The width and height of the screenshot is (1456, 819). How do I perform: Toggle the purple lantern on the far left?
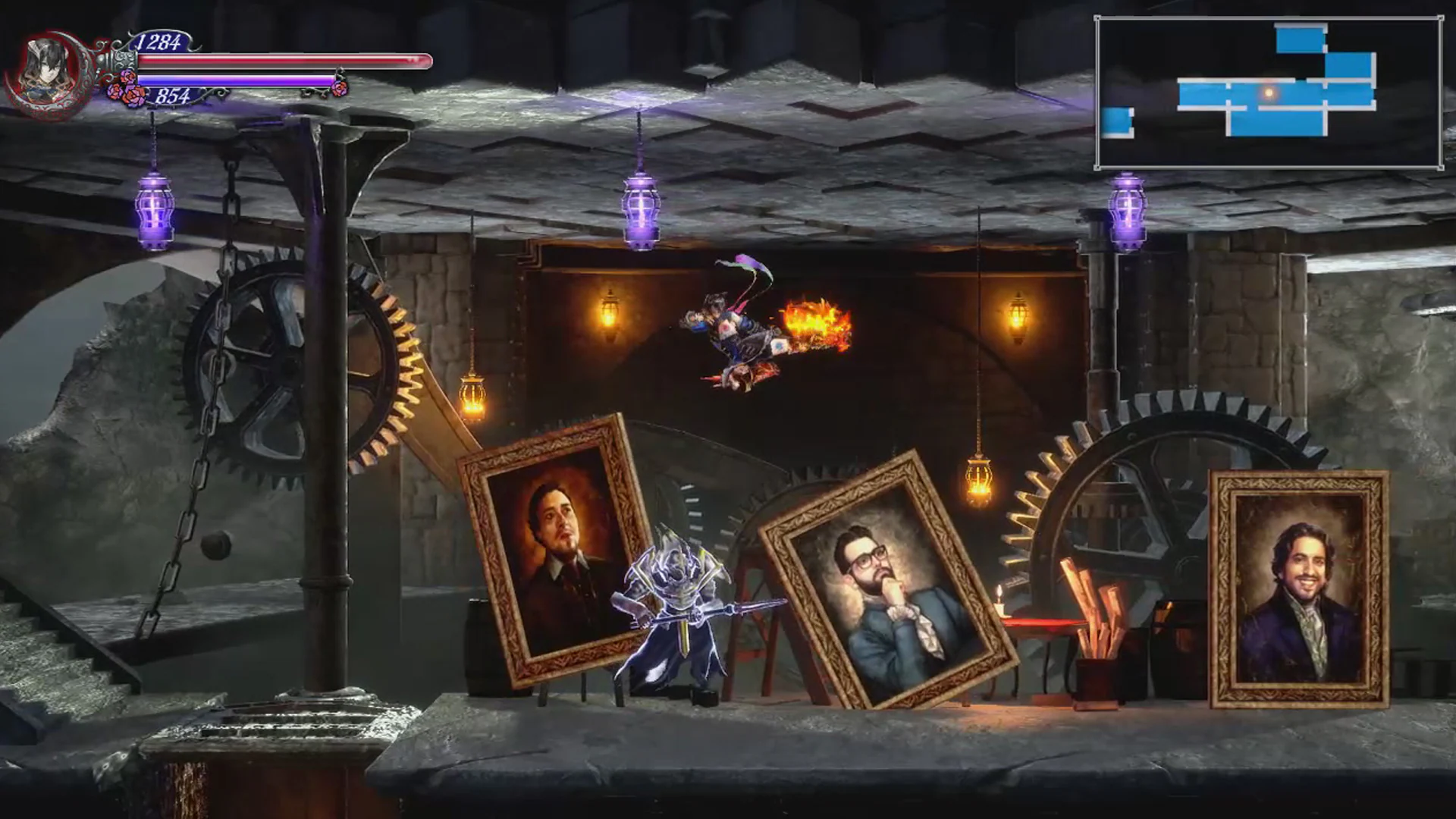(x=154, y=209)
